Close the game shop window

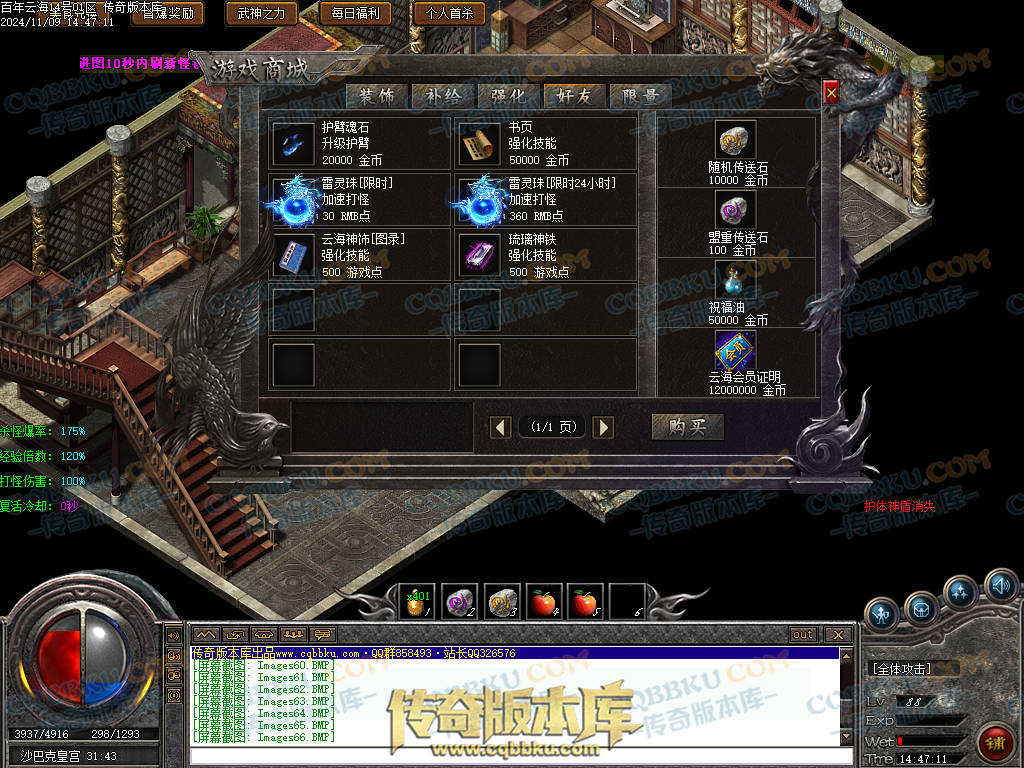point(831,93)
